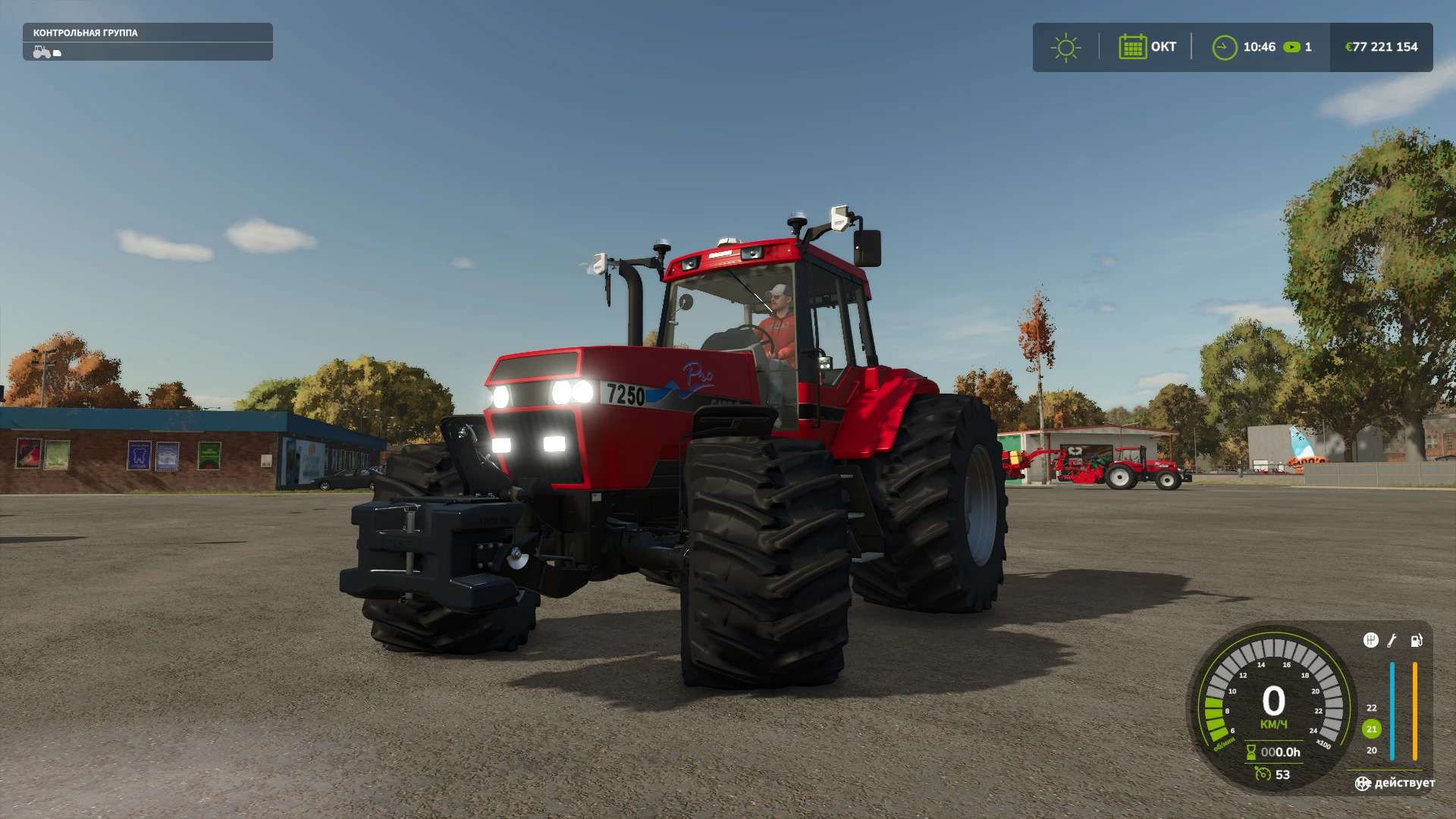Viewport: 1456px width, 819px height.
Task: Click the wrench damage icon
Action: [x=1392, y=641]
